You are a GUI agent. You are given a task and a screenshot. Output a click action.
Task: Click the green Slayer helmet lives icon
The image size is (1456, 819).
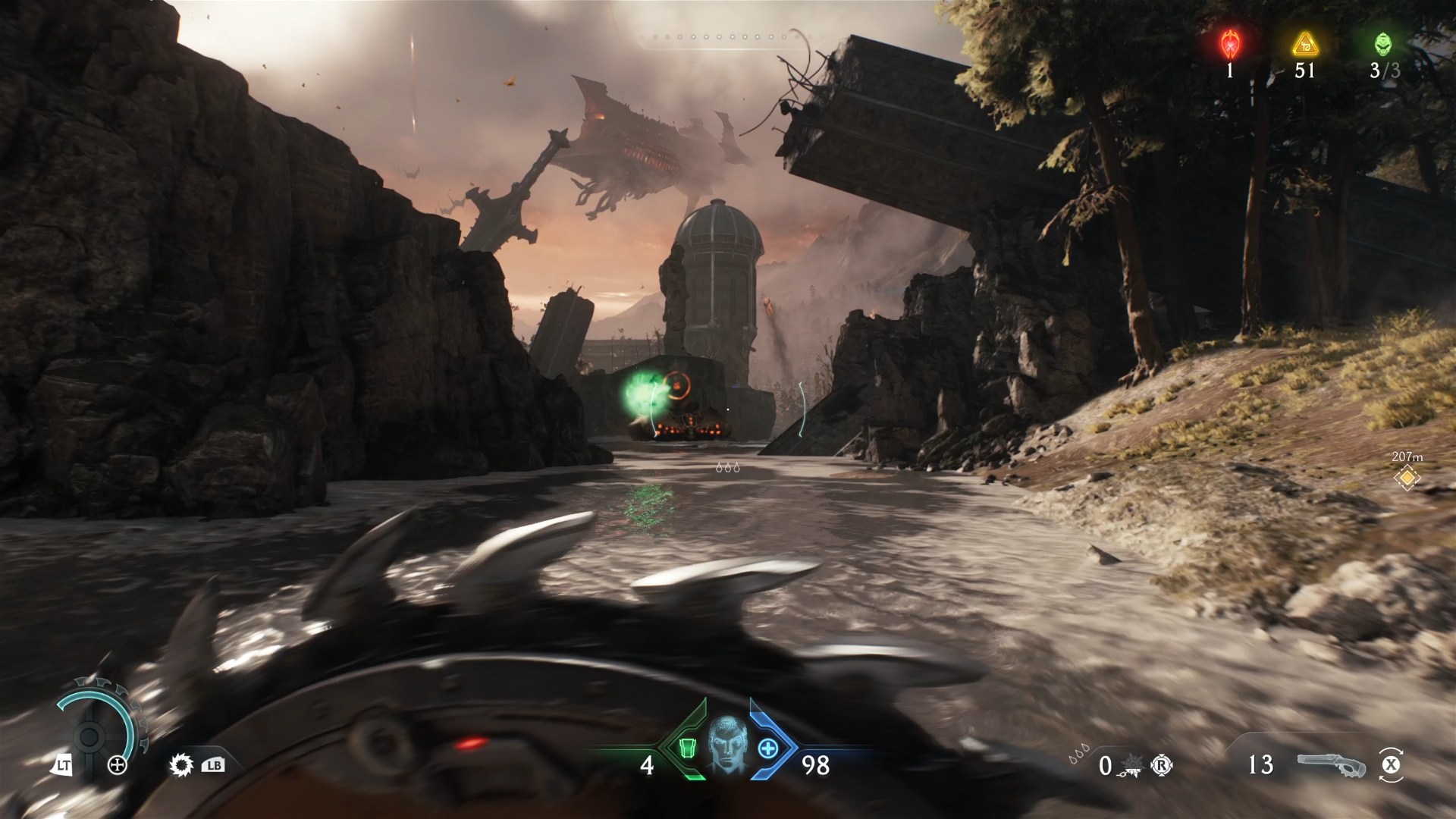[1383, 44]
